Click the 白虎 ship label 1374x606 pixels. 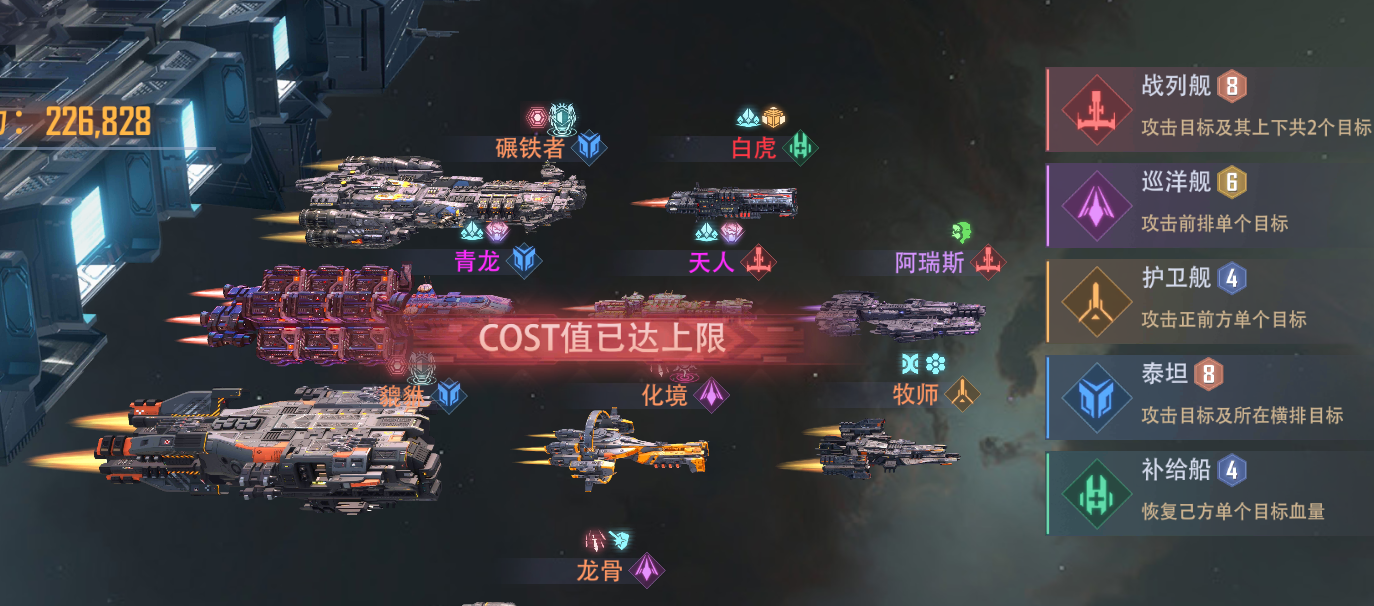[x=754, y=148]
